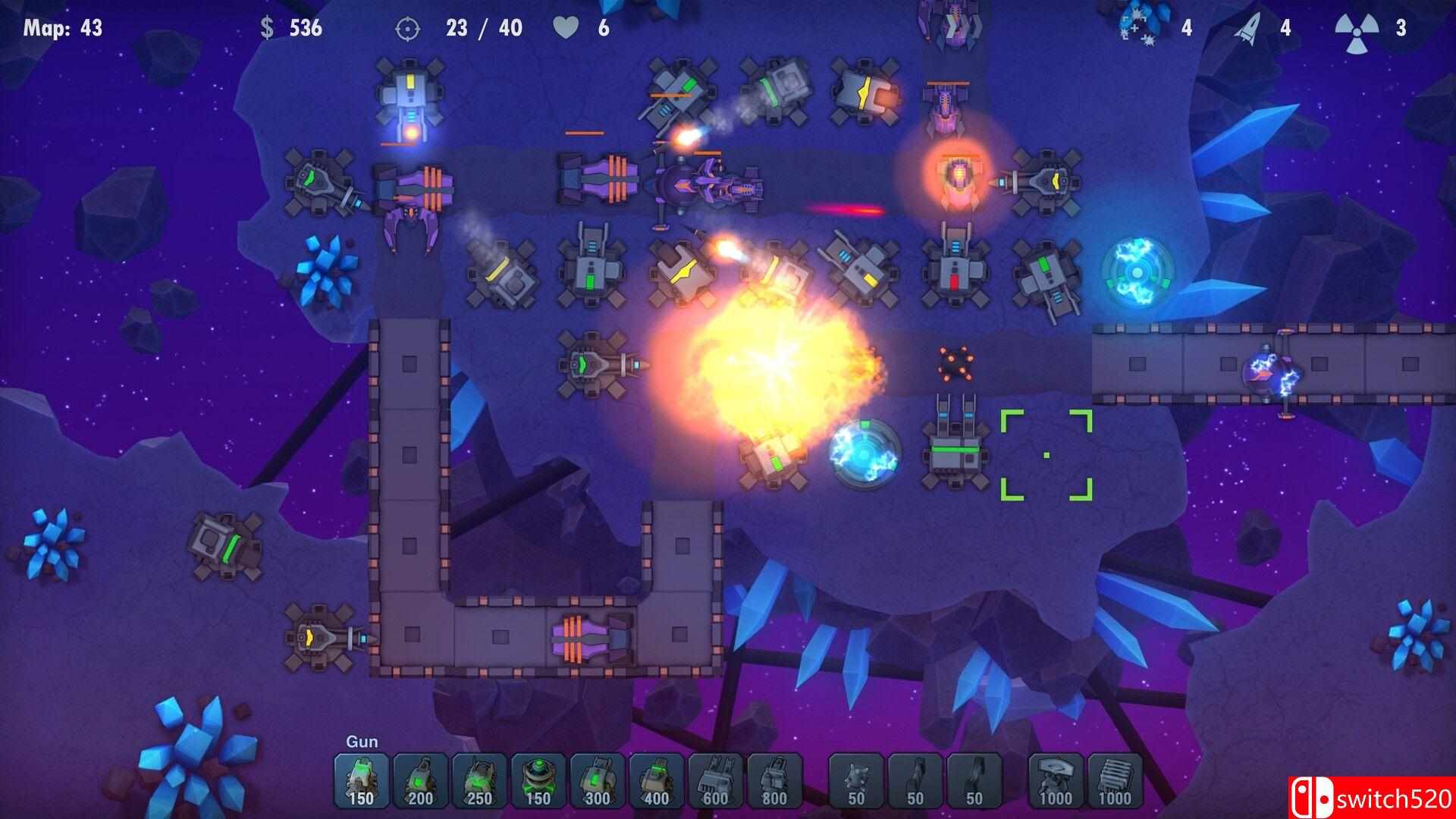This screenshot has height=819, width=1456.
Task: Choose the 300-cost missile turret
Action: [x=598, y=781]
